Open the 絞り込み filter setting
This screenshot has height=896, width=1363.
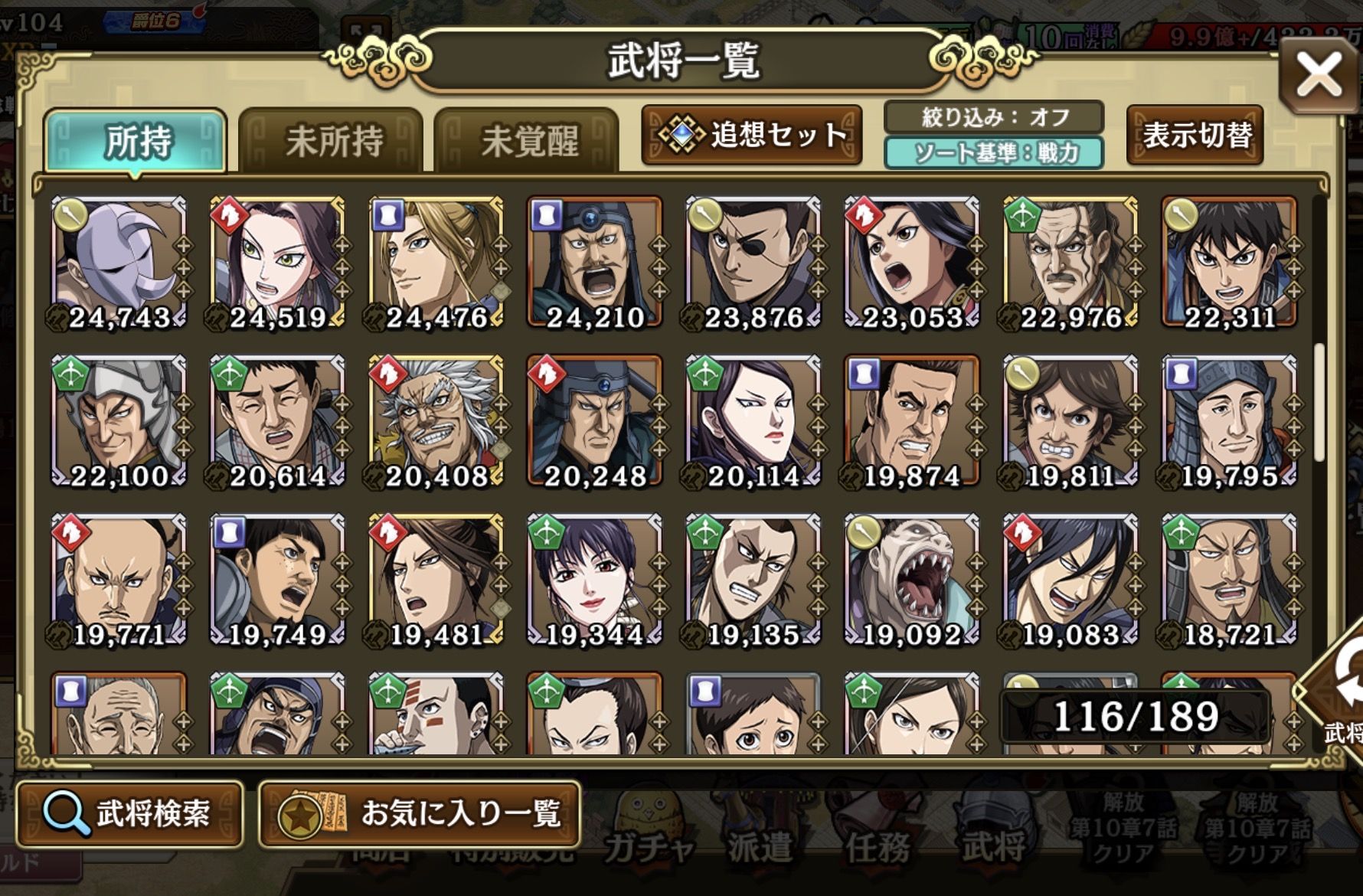click(x=994, y=117)
